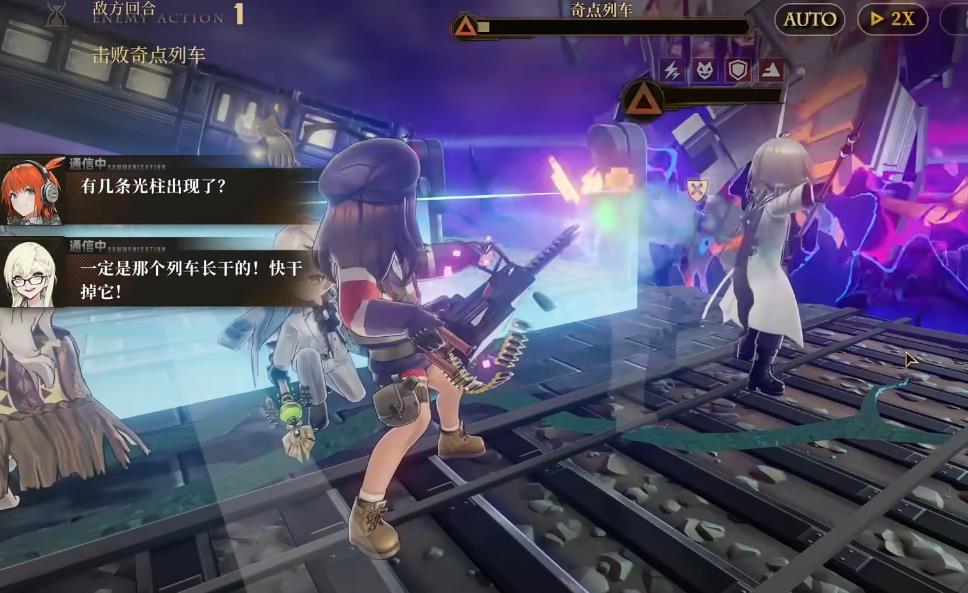
Task: Switch the 2X battle speed
Action: (x=892, y=19)
